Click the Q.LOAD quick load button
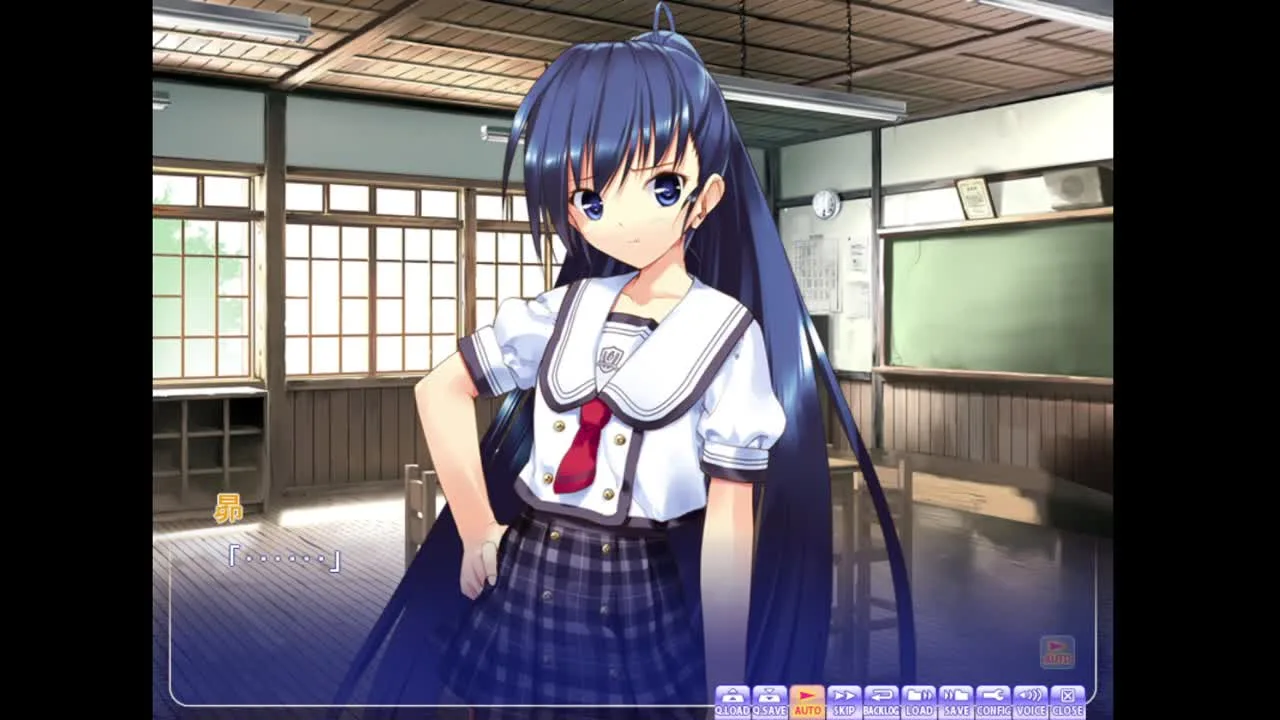The width and height of the screenshot is (1280, 720). pyautogui.click(x=732, y=701)
